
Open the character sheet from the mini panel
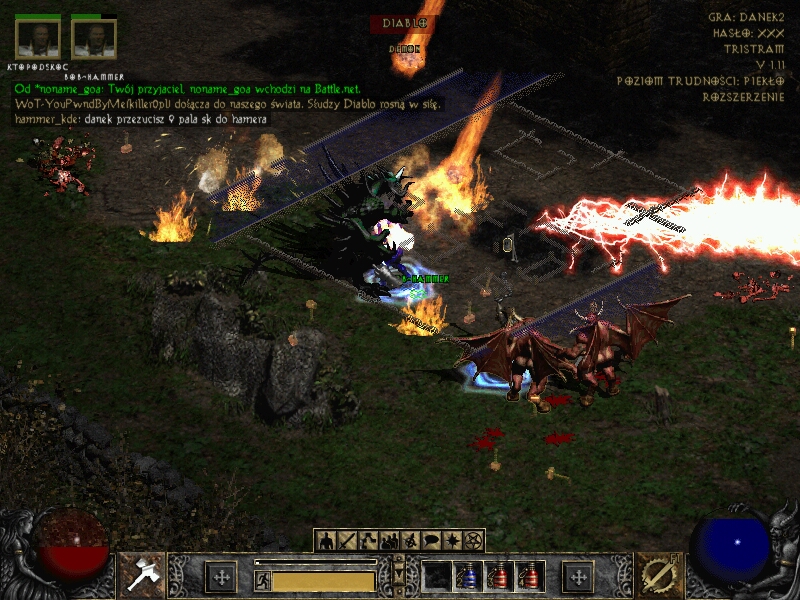tap(325, 541)
